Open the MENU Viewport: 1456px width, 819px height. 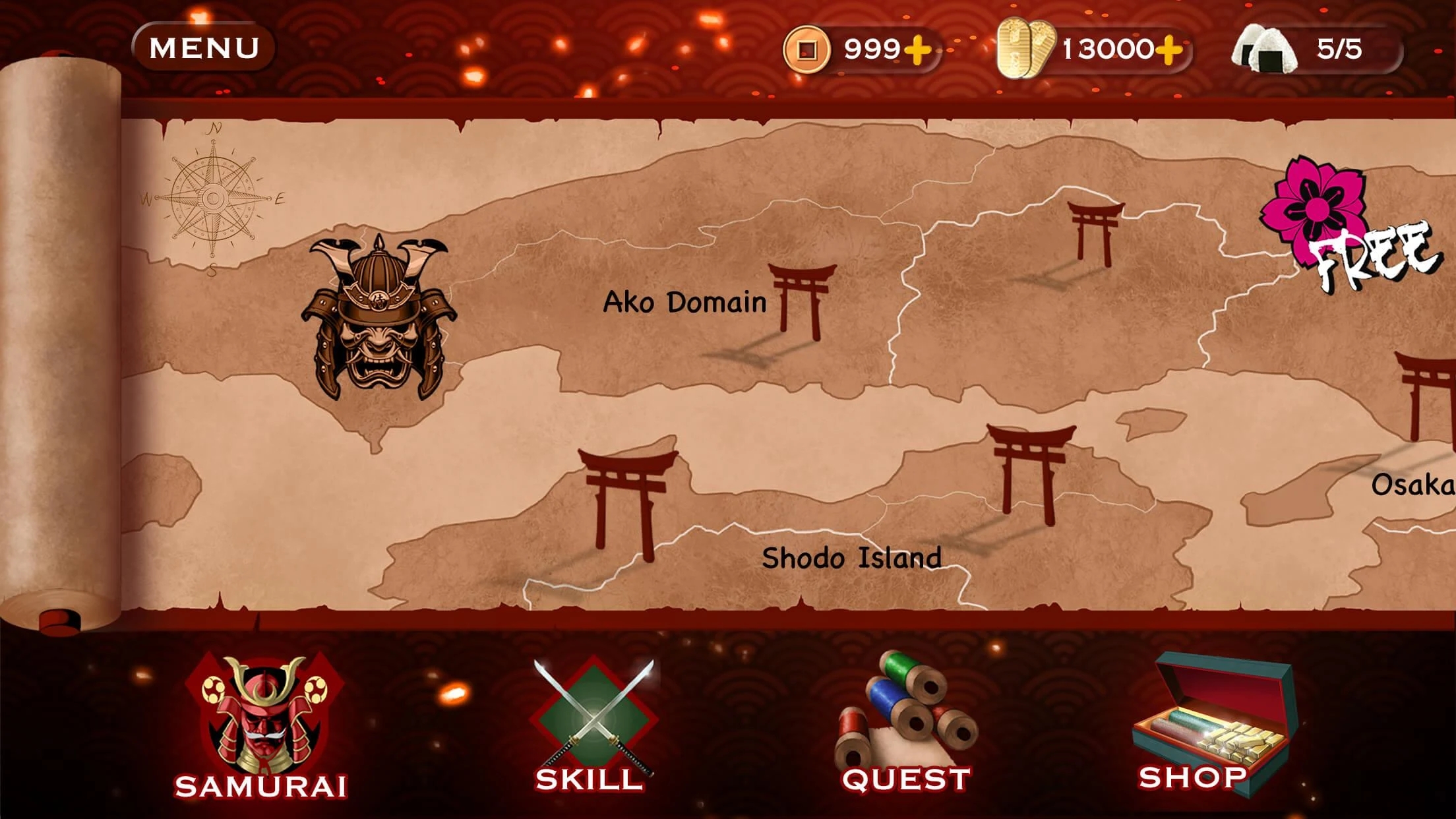tap(203, 45)
